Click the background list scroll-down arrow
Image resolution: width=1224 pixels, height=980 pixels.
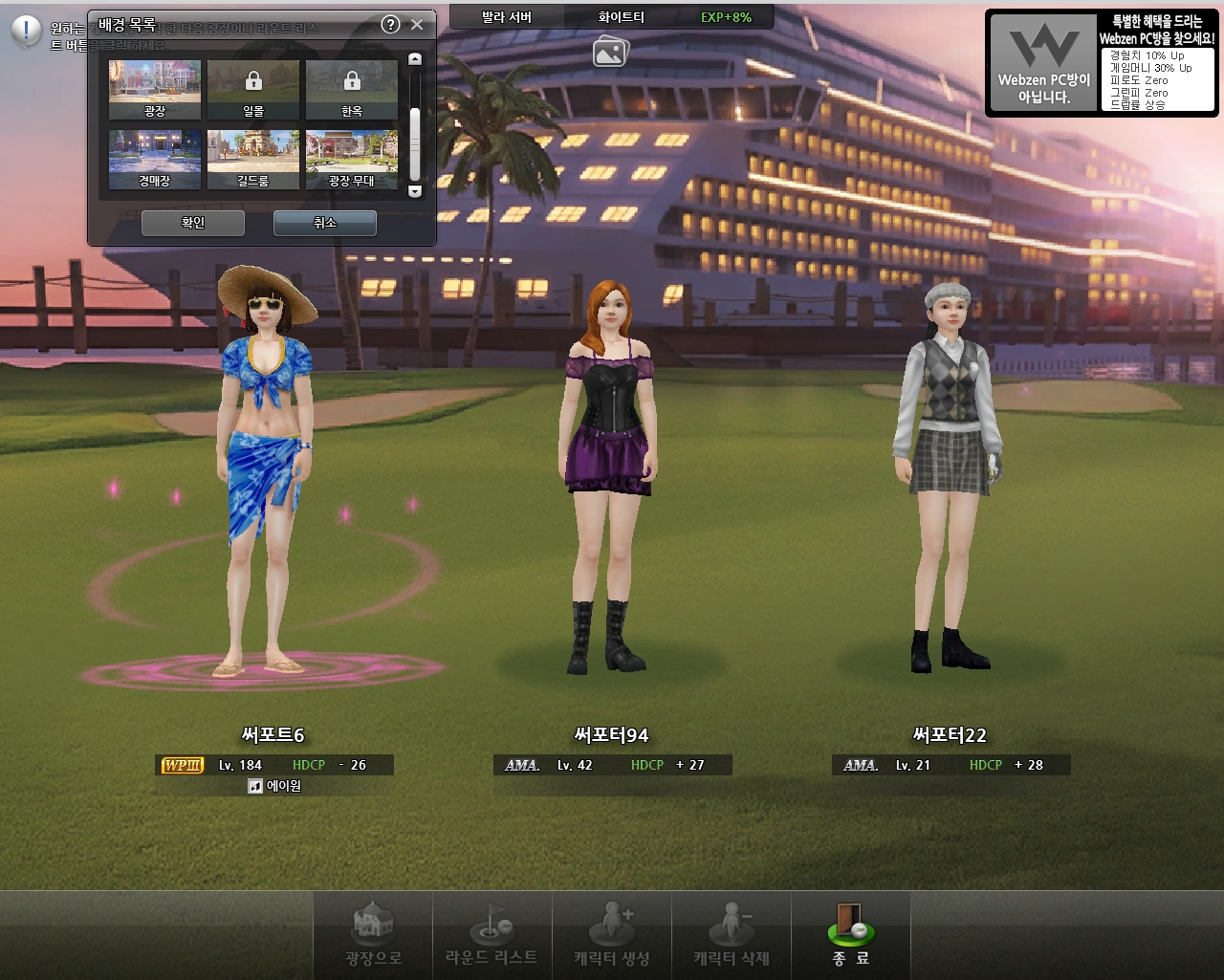tap(415, 191)
